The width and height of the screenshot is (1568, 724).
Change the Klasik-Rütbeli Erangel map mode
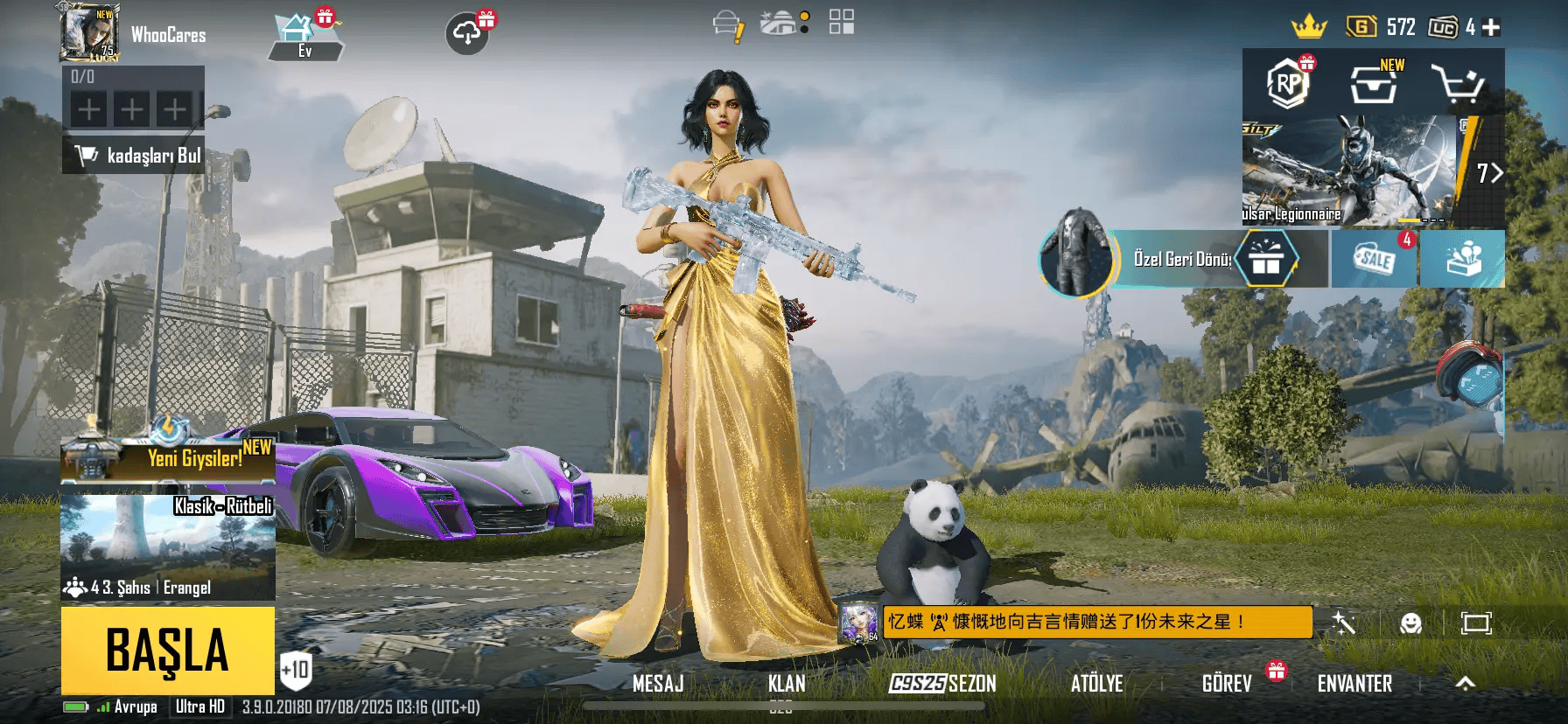coord(168,546)
